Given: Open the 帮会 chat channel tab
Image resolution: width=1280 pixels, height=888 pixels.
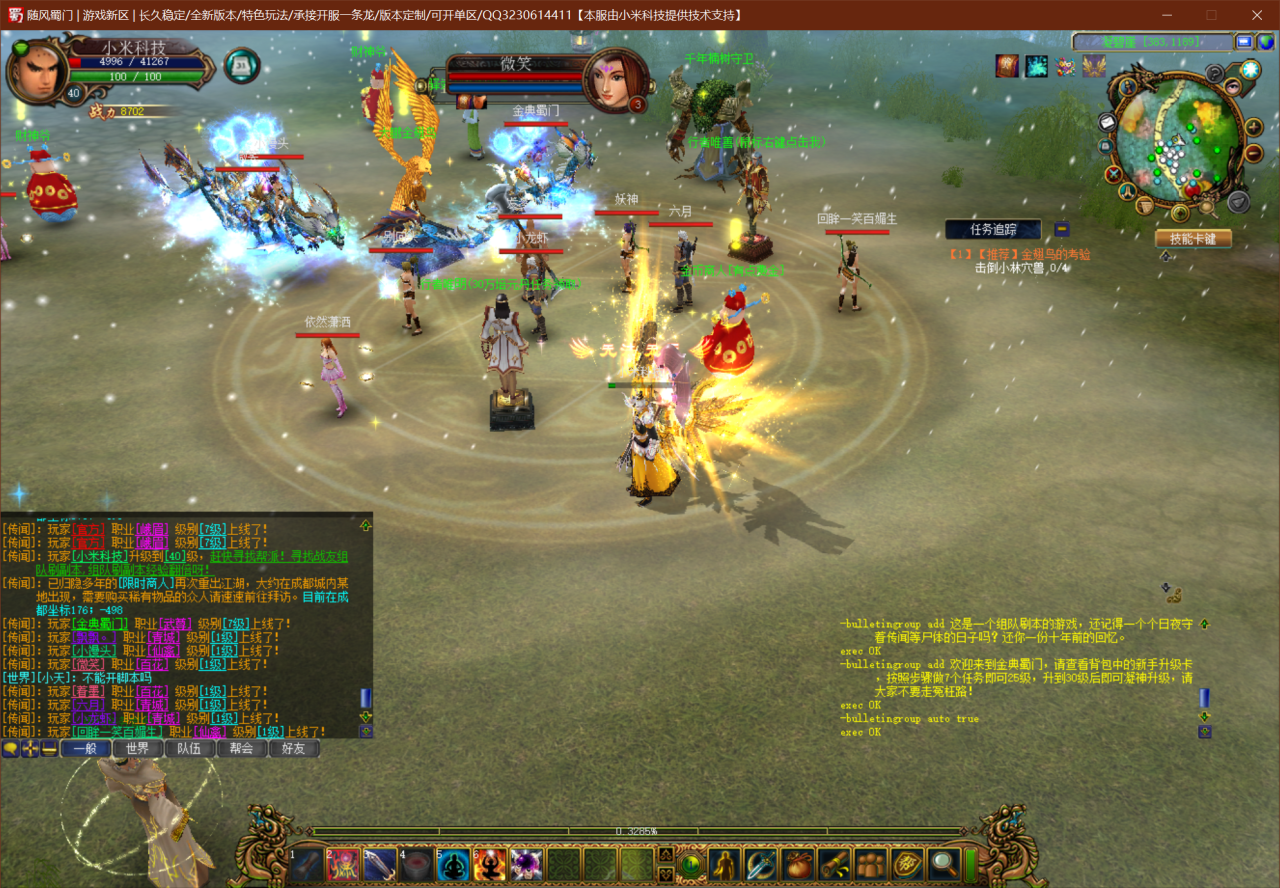Looking at the screenshot, I should 242,748.
